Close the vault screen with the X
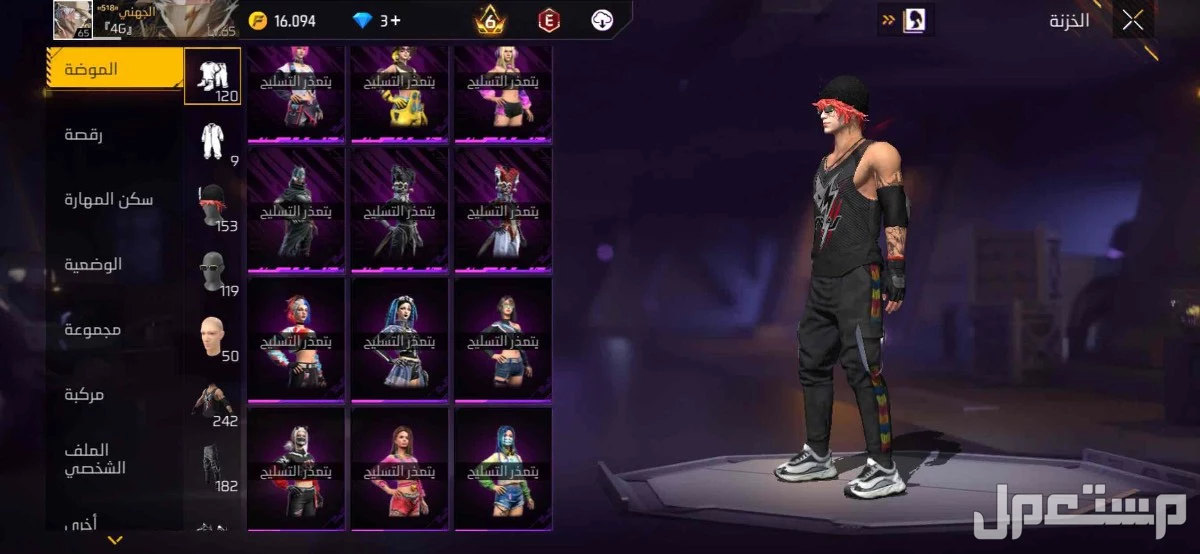 pyautogui.click(x=1132, y=21)
